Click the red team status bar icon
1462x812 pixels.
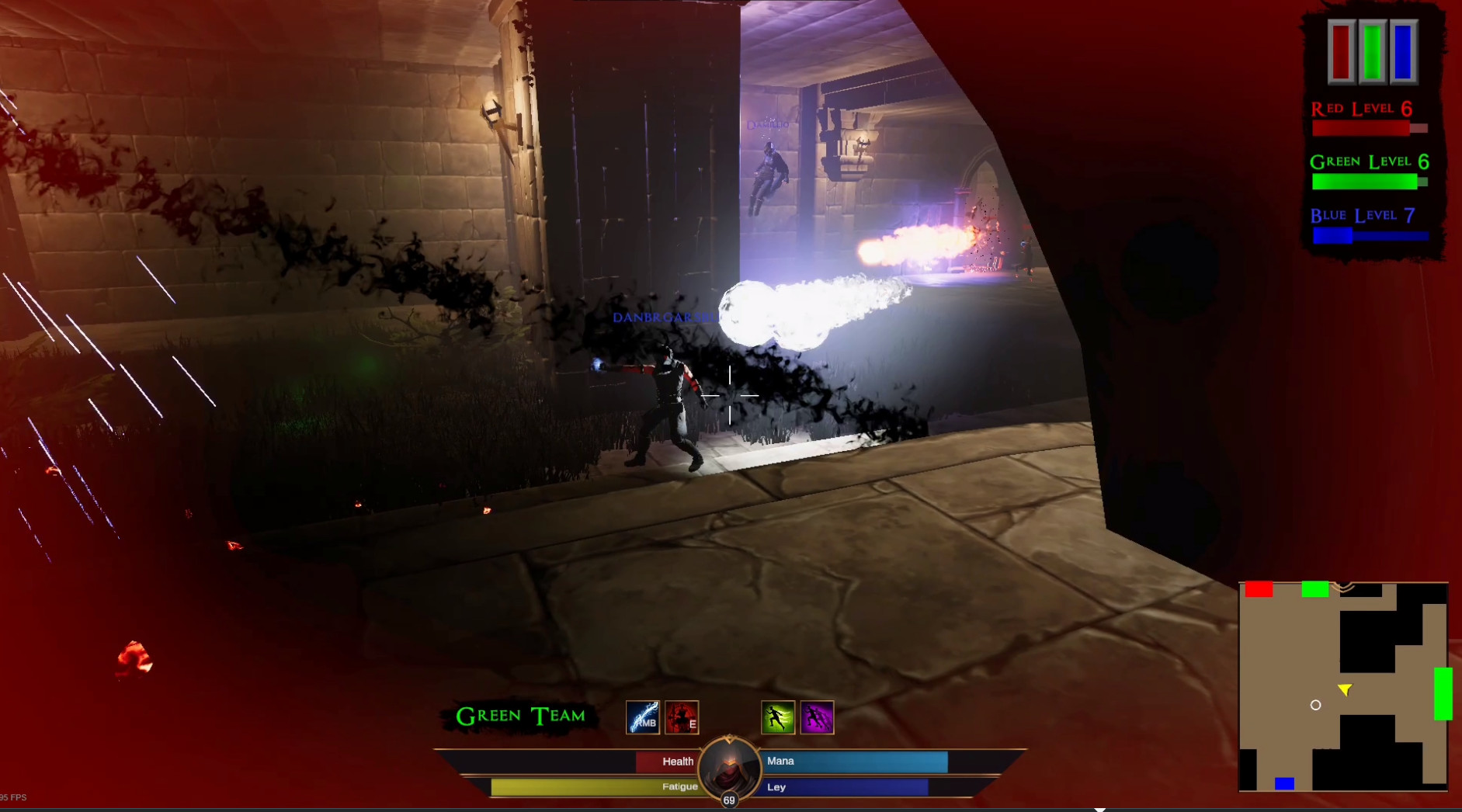[1341, 53]
